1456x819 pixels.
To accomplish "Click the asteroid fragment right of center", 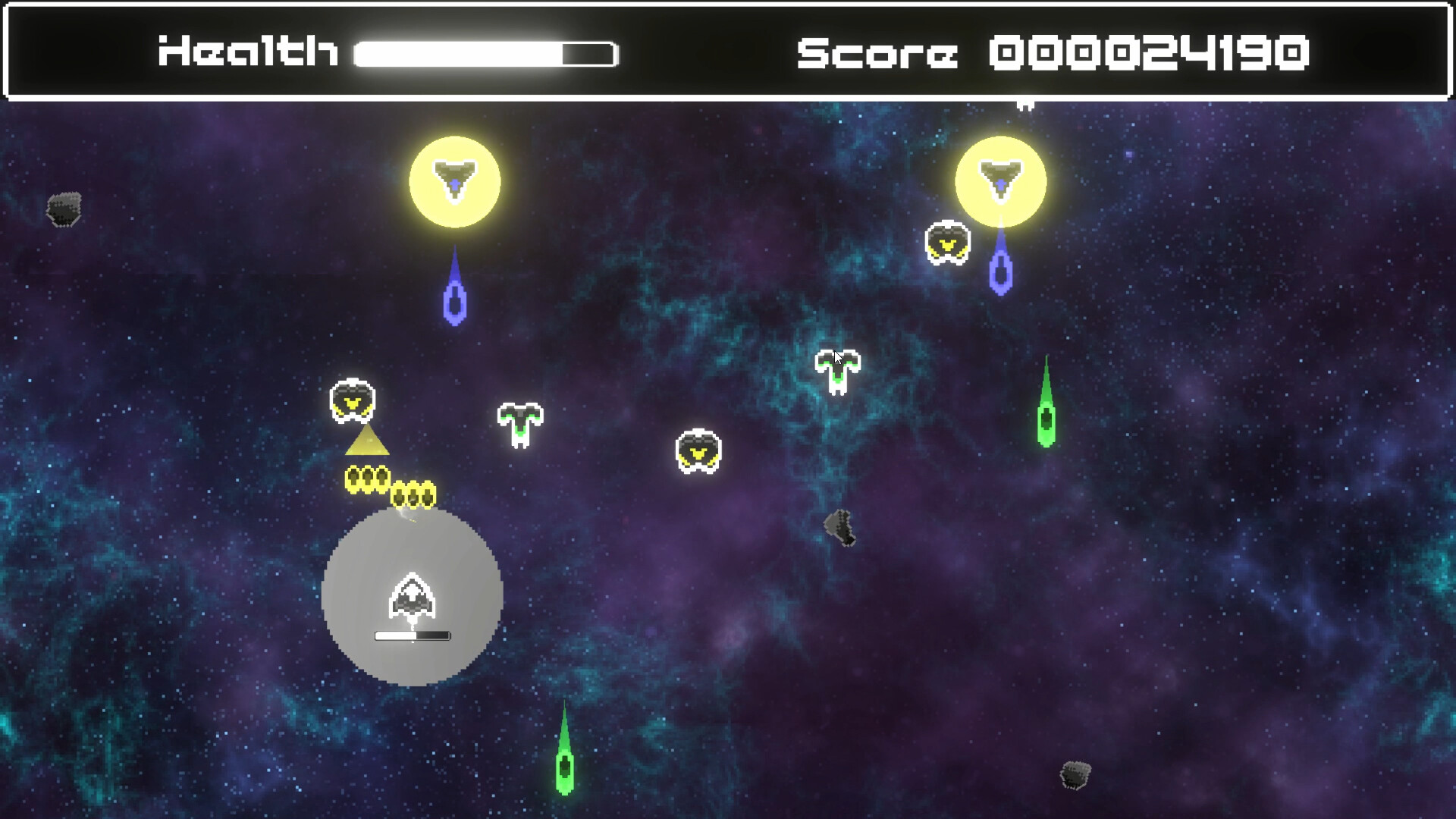I will click(840, 527).
